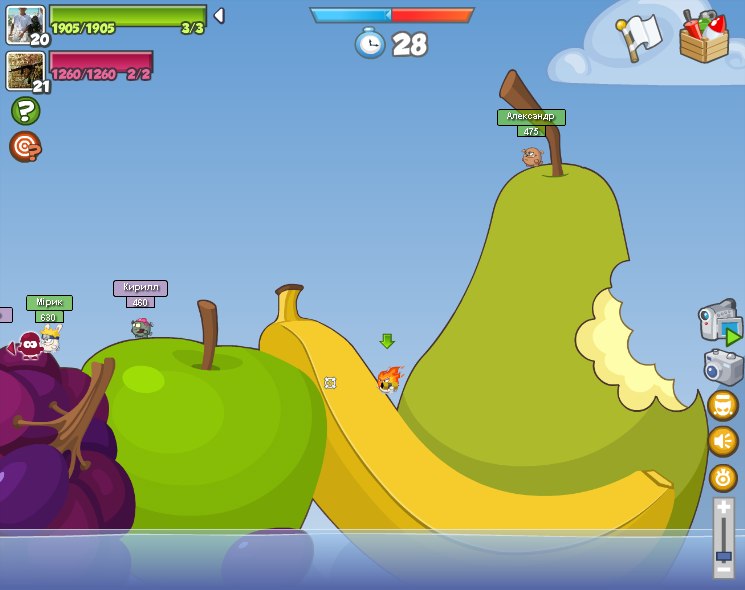Click the orange button above the speaker
This screenshot has width=745, height=590.
pos(723,405)
